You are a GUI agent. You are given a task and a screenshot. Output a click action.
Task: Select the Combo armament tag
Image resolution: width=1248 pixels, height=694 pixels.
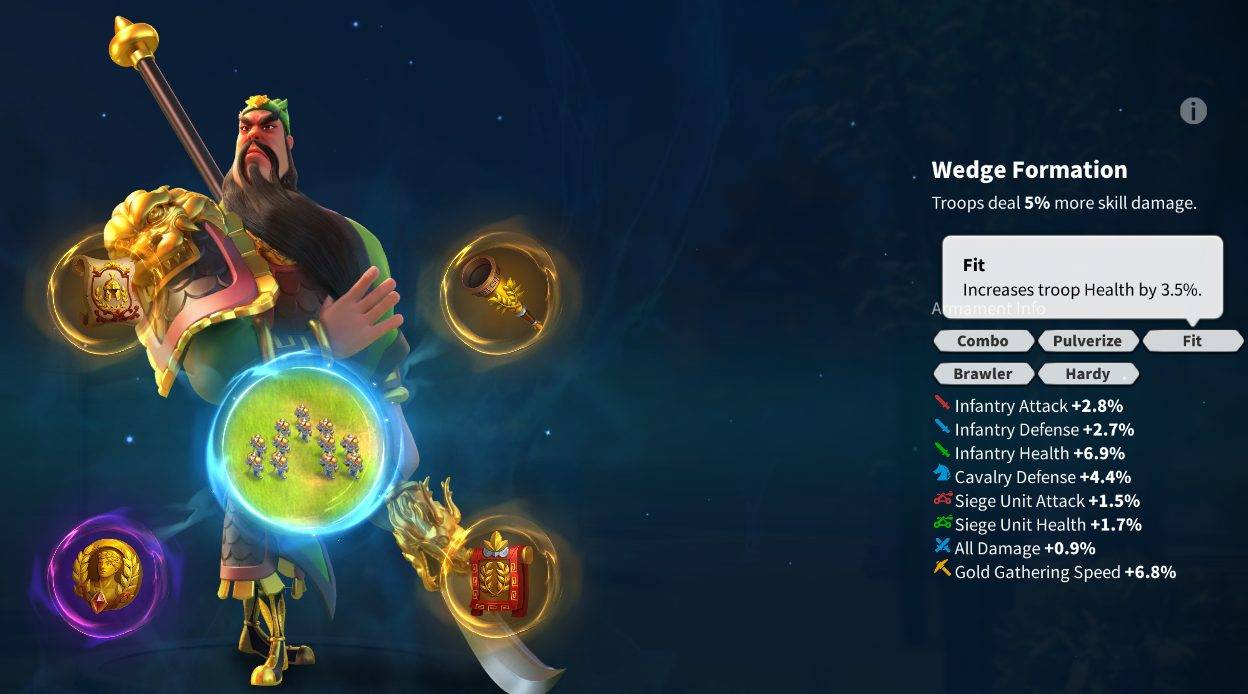[x=982, y=341]
